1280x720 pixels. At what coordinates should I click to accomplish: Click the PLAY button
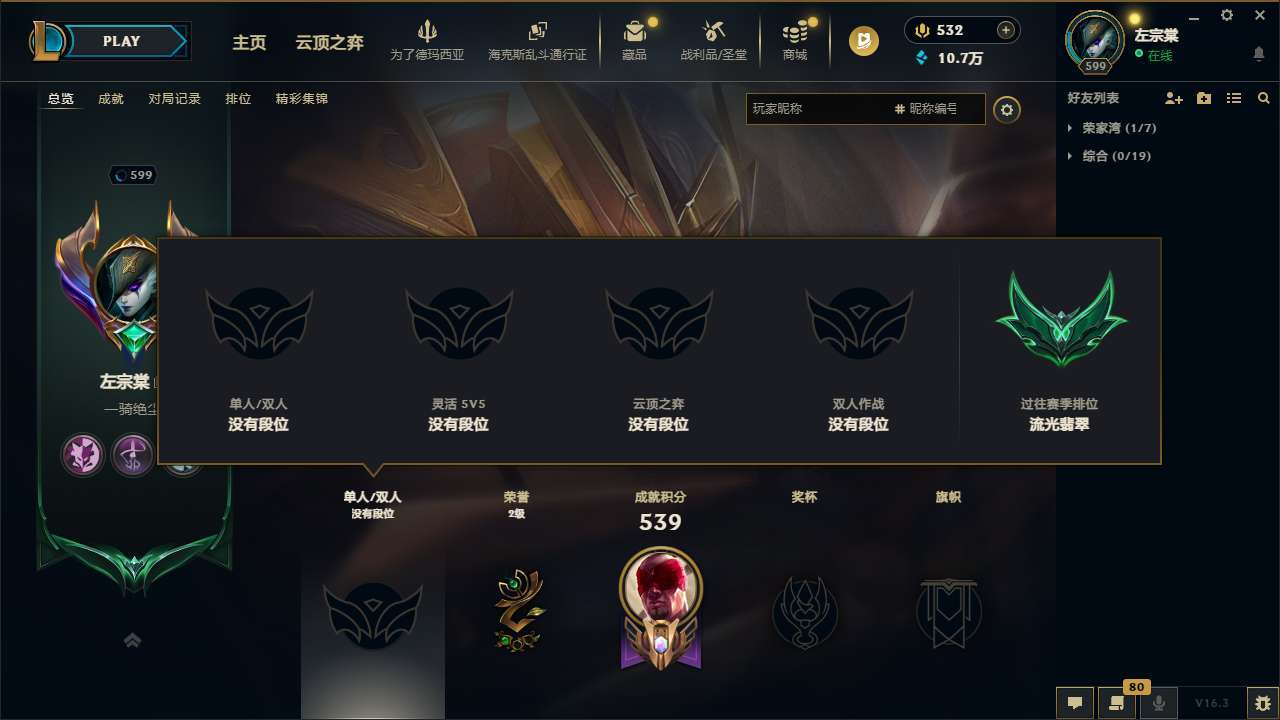(120, 41)
